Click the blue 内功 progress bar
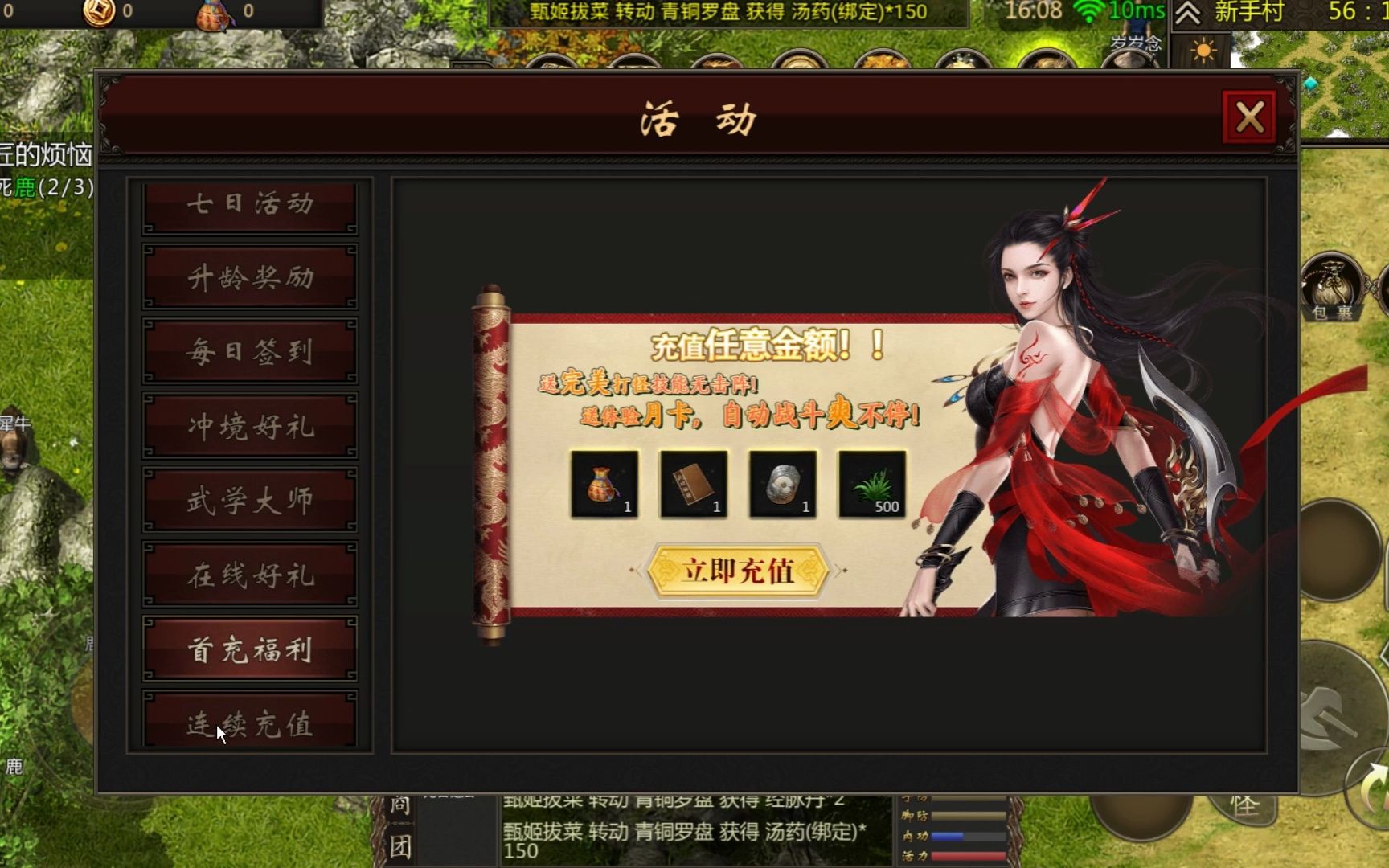This screenshot has width=1389, height=868. coord(969,837)
